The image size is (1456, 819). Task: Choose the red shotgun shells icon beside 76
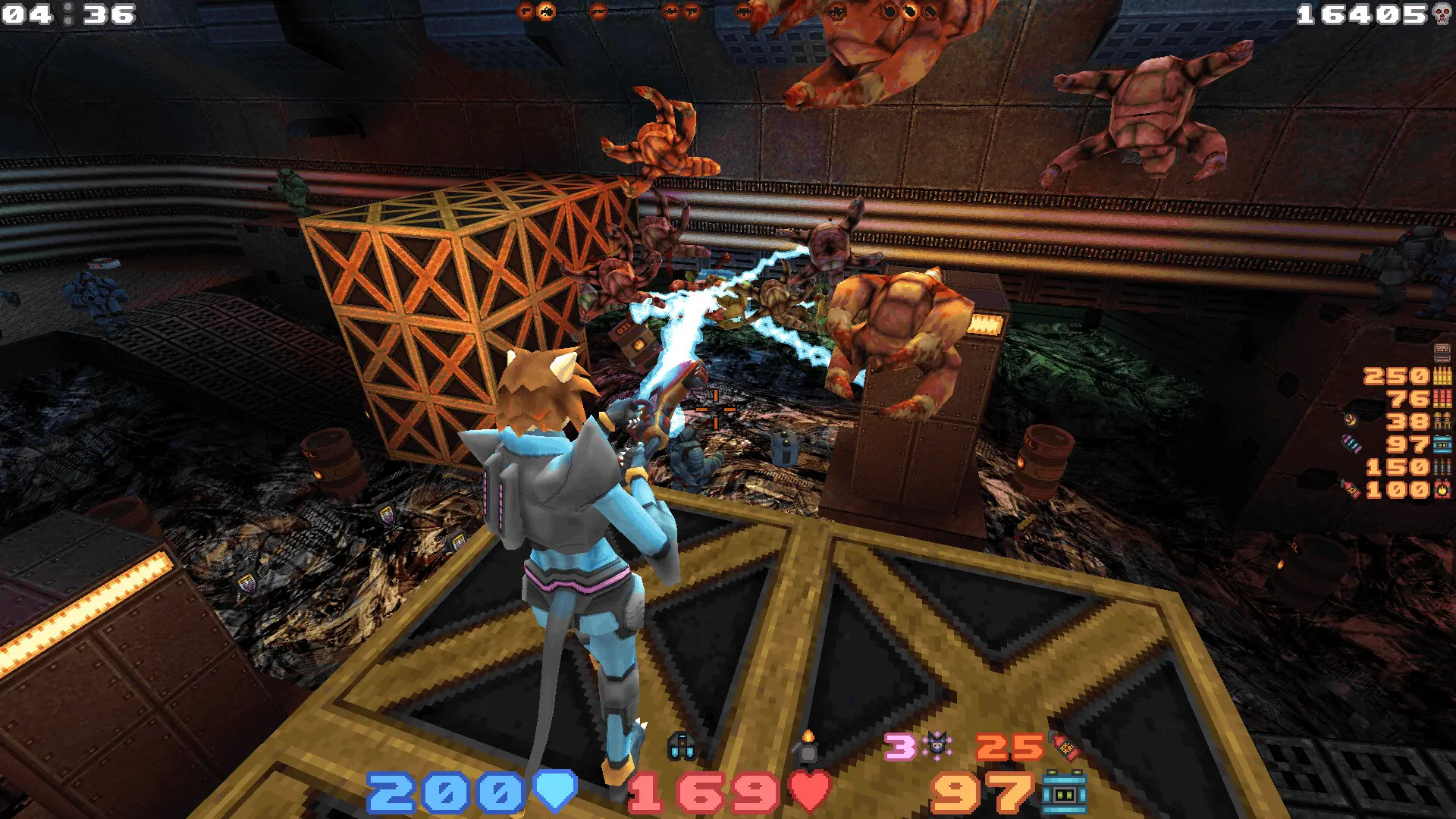coord(1442,399)
